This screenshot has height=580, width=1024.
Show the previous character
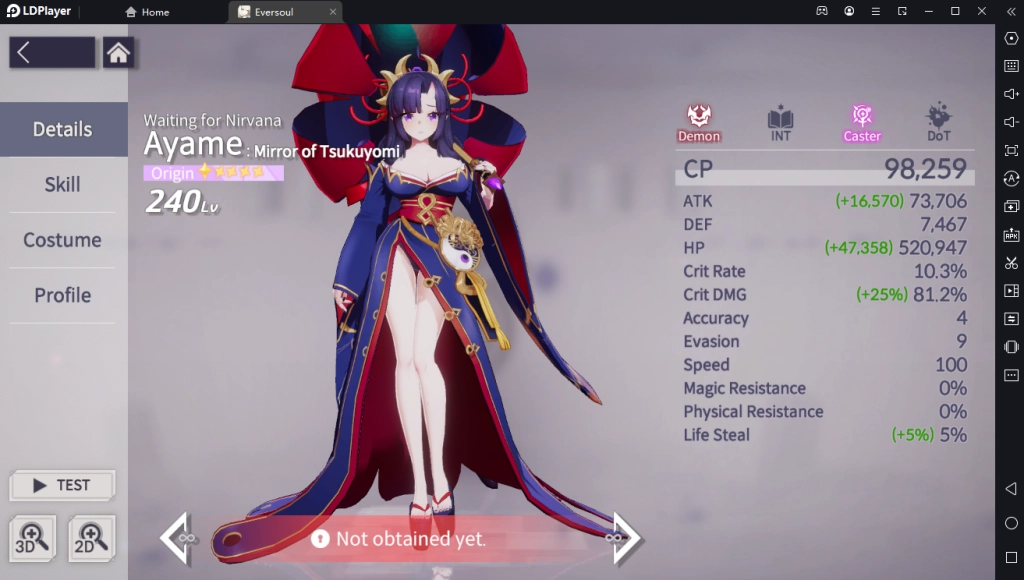click(x=176, y=538)
